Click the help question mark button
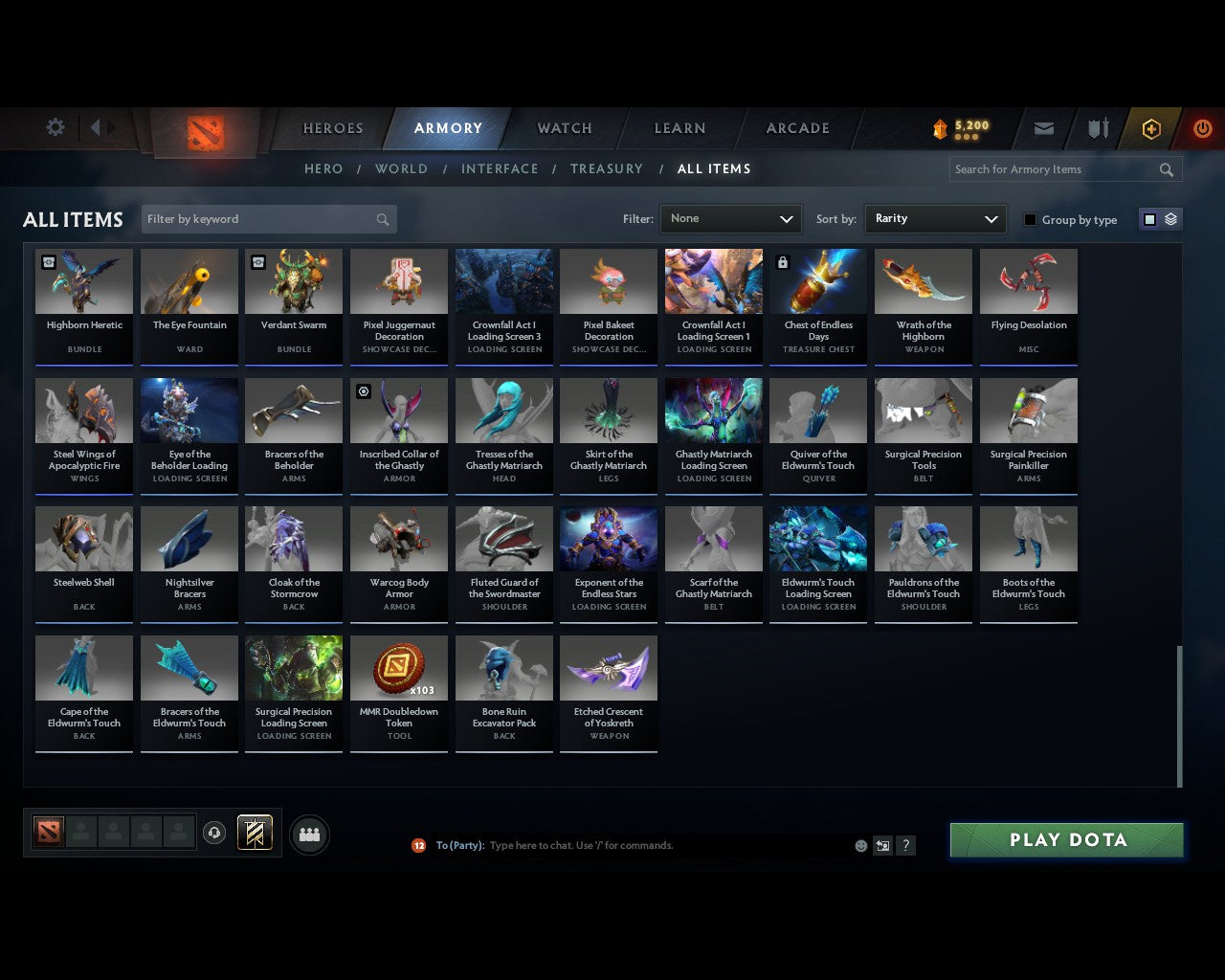 905,845
